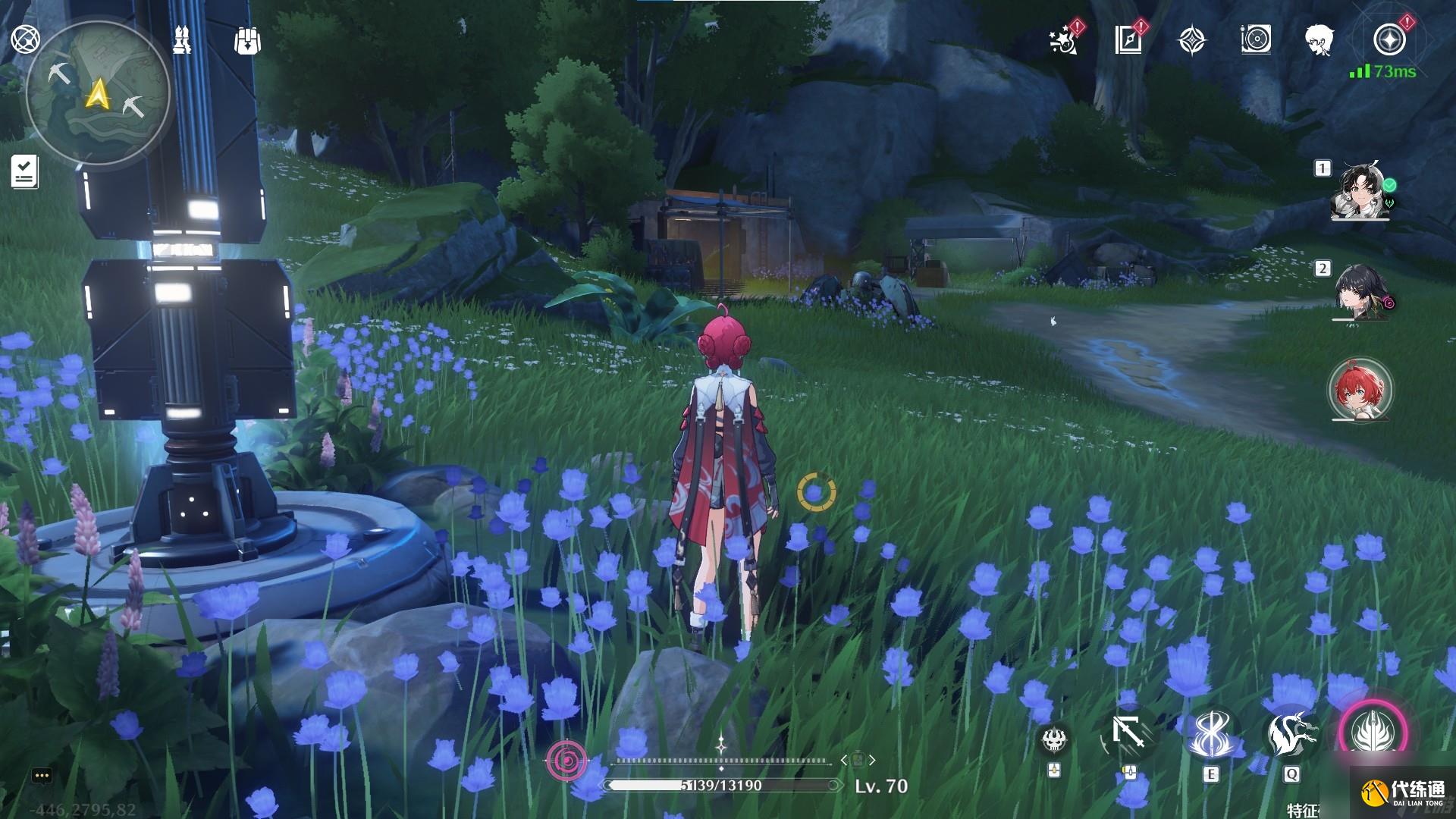Switch to party member 2 portrait

(x=1361, y=293)
